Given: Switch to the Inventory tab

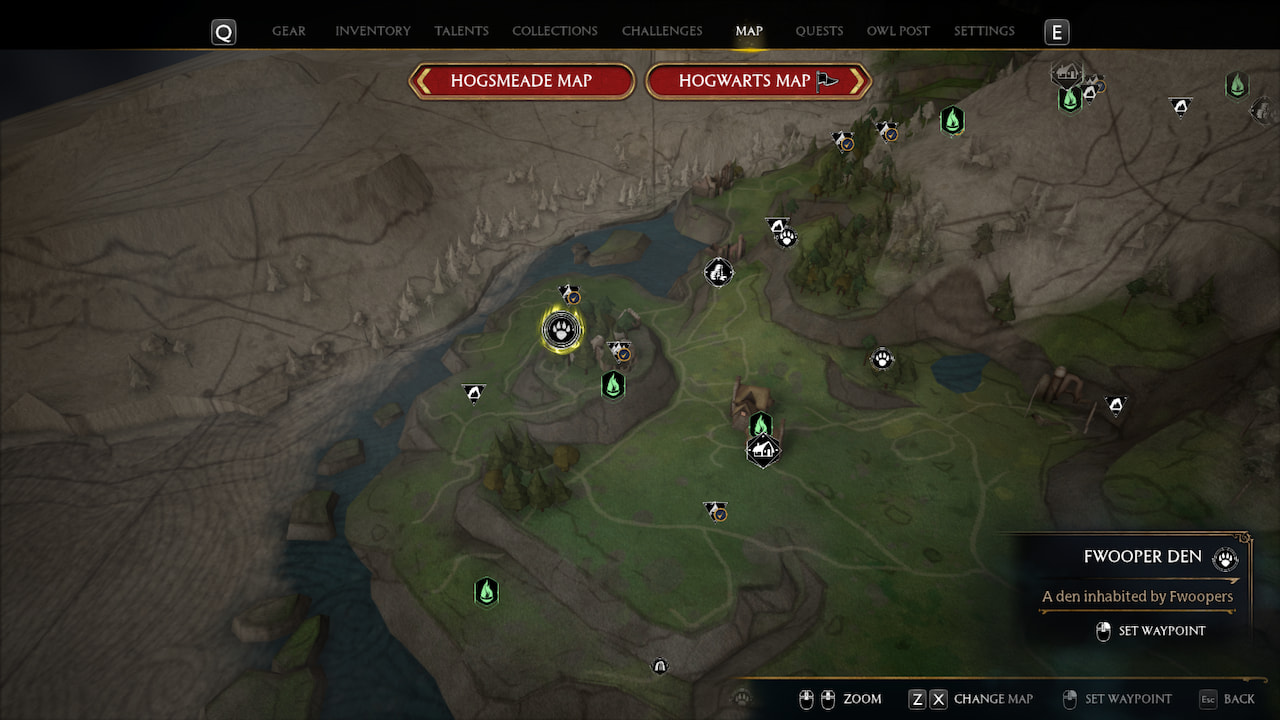Looking at the screenshot, I should coord(373,31).
